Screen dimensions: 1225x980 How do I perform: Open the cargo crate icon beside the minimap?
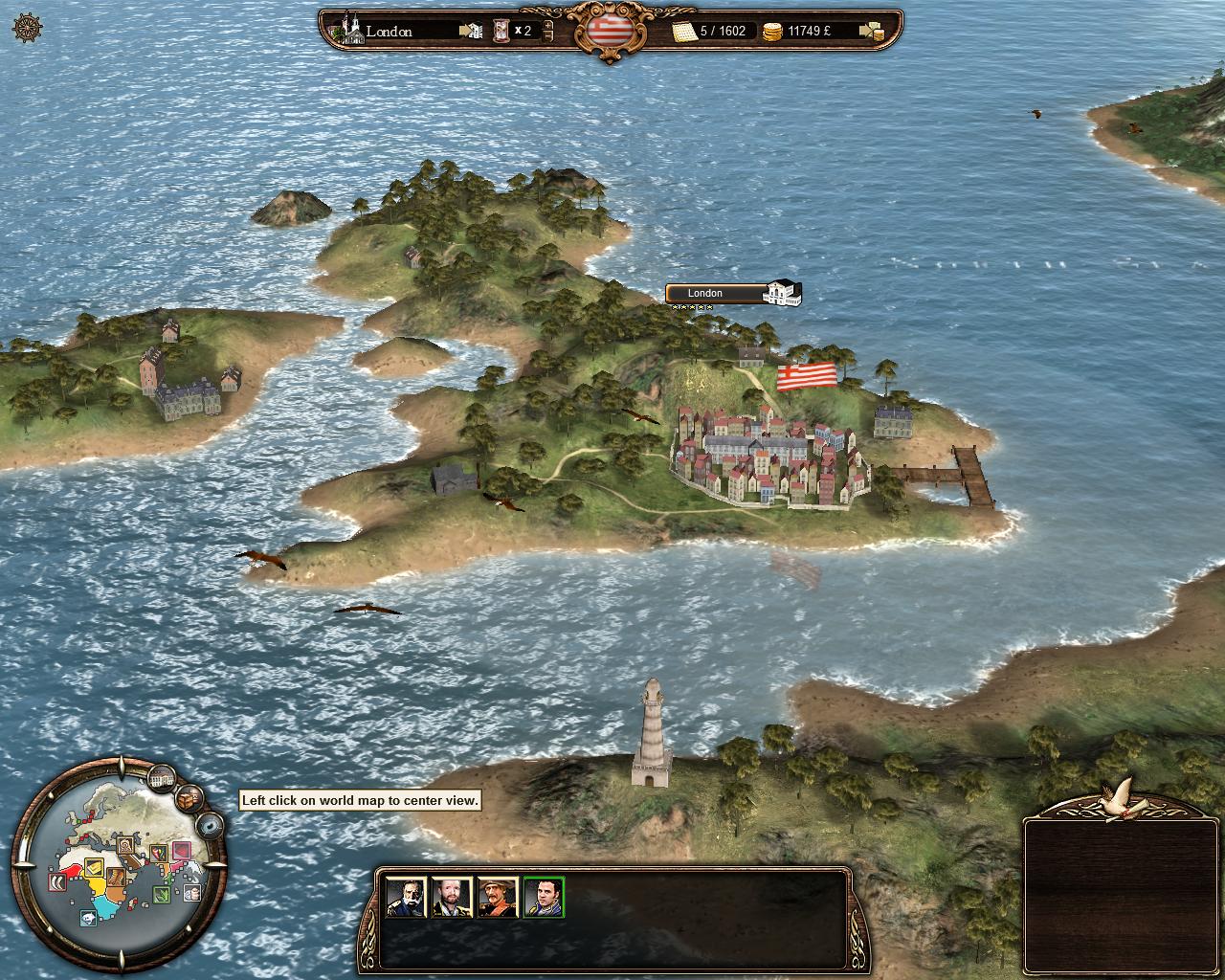pos(190,796)
